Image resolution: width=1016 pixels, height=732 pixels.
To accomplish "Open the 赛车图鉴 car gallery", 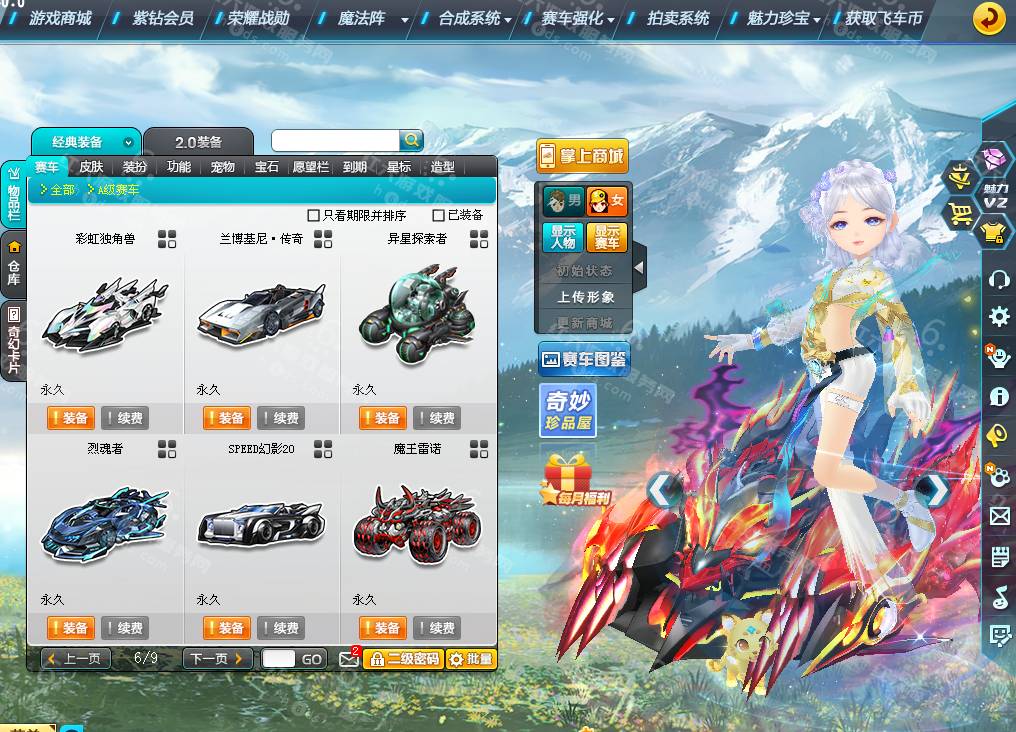I will point(583,359).
